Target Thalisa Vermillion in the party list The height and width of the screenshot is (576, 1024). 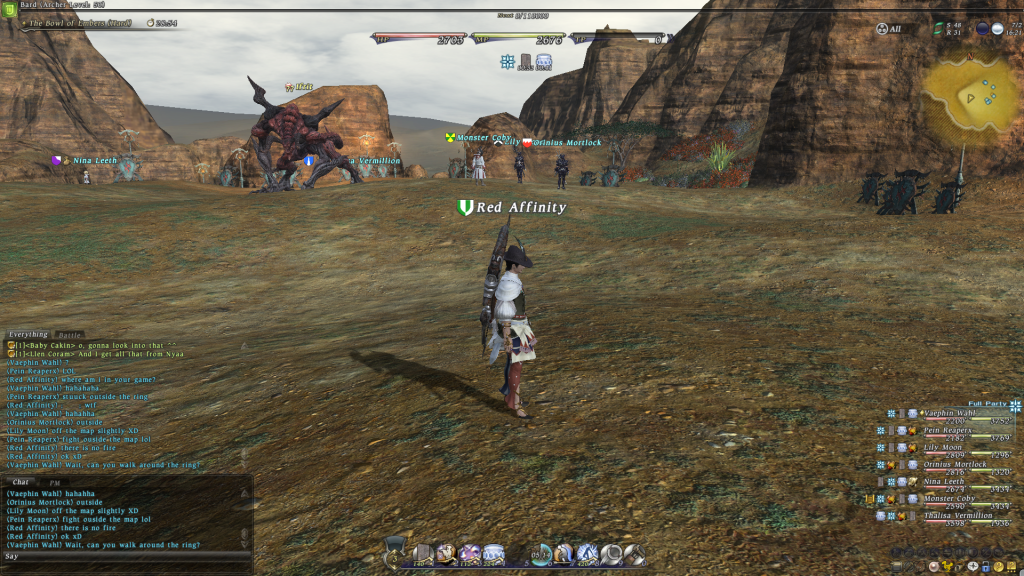pyautogui.click(x=957, y=516)
